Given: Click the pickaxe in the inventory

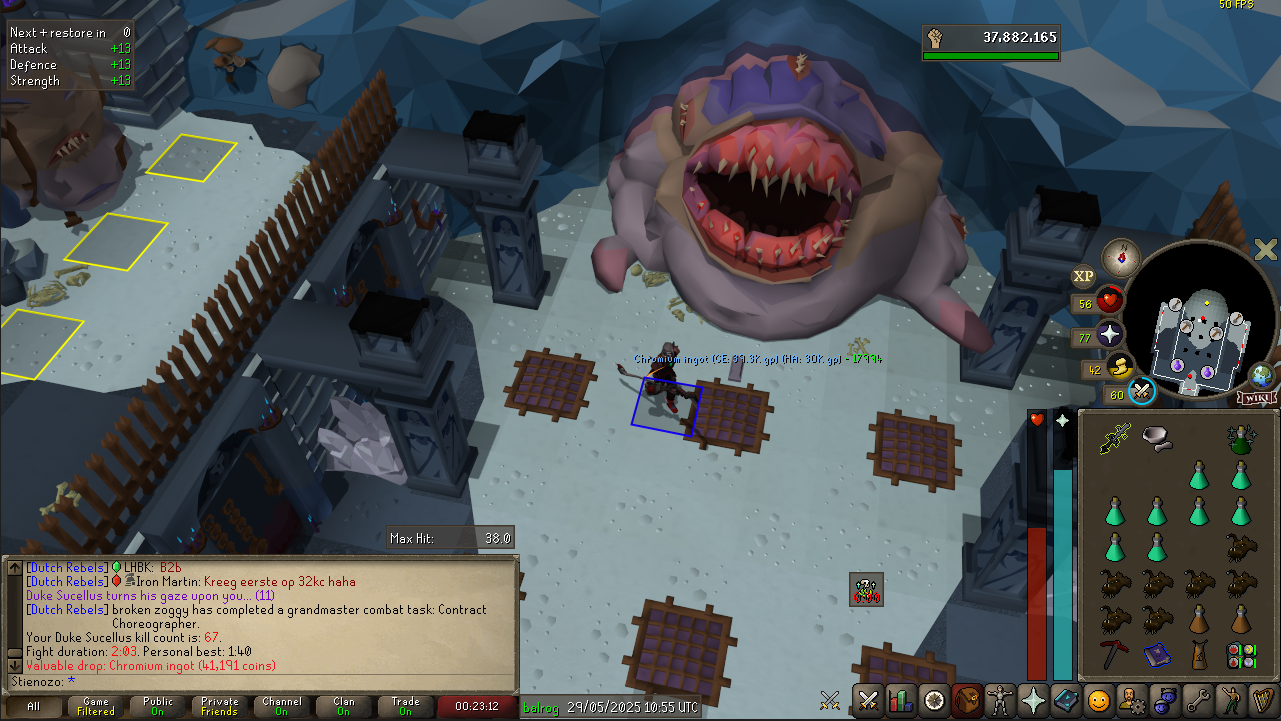Looking at the screenshot, I should [x=1115, y=655].
